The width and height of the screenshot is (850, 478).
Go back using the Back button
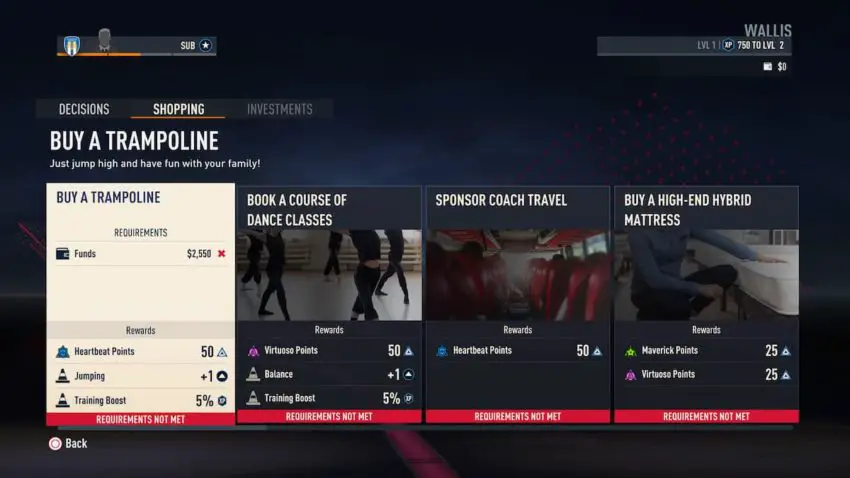pyautogui.click(x=68, y=443)
